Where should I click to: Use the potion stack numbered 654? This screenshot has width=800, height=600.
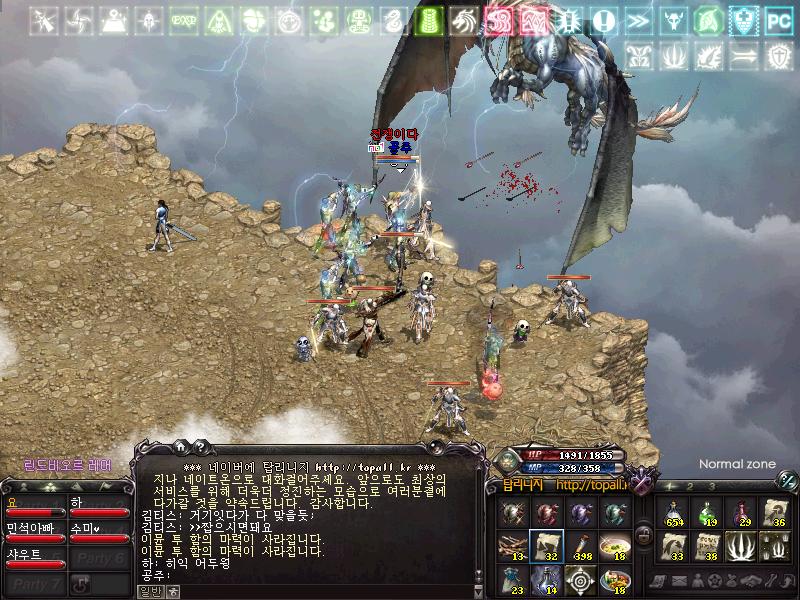point(676,514)
